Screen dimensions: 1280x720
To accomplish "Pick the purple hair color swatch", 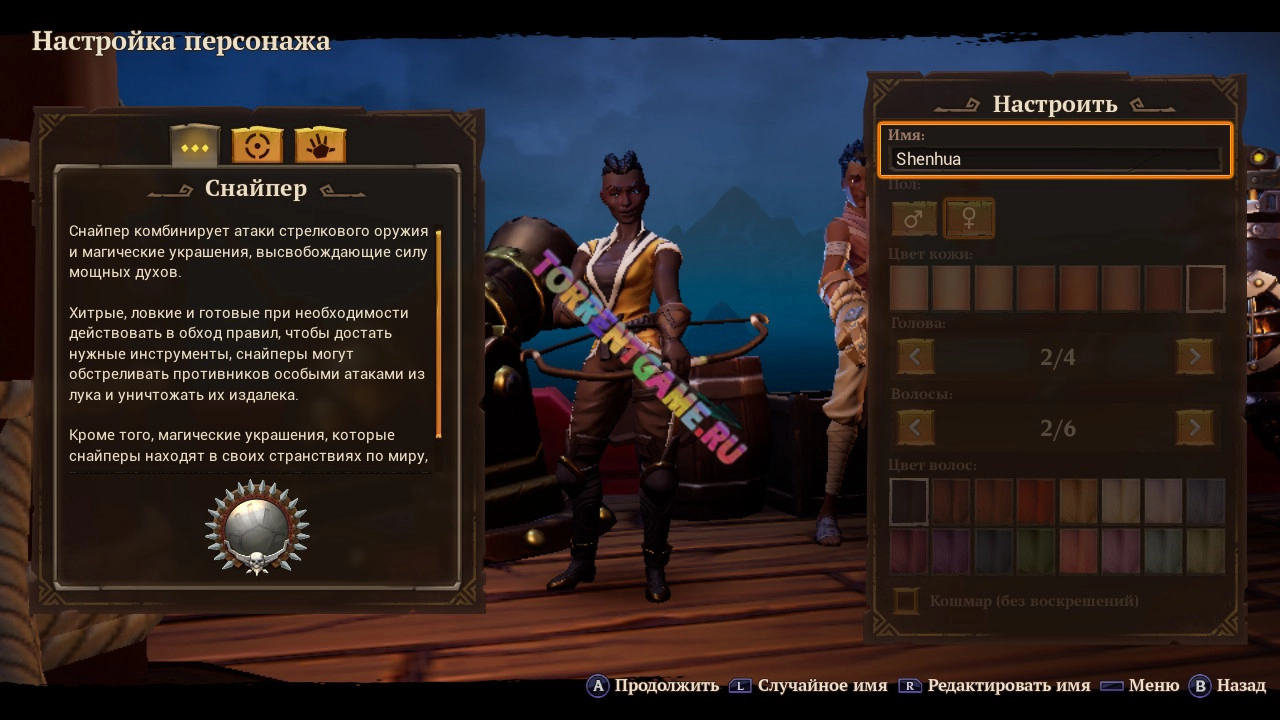I will click(x=951, y=551).
